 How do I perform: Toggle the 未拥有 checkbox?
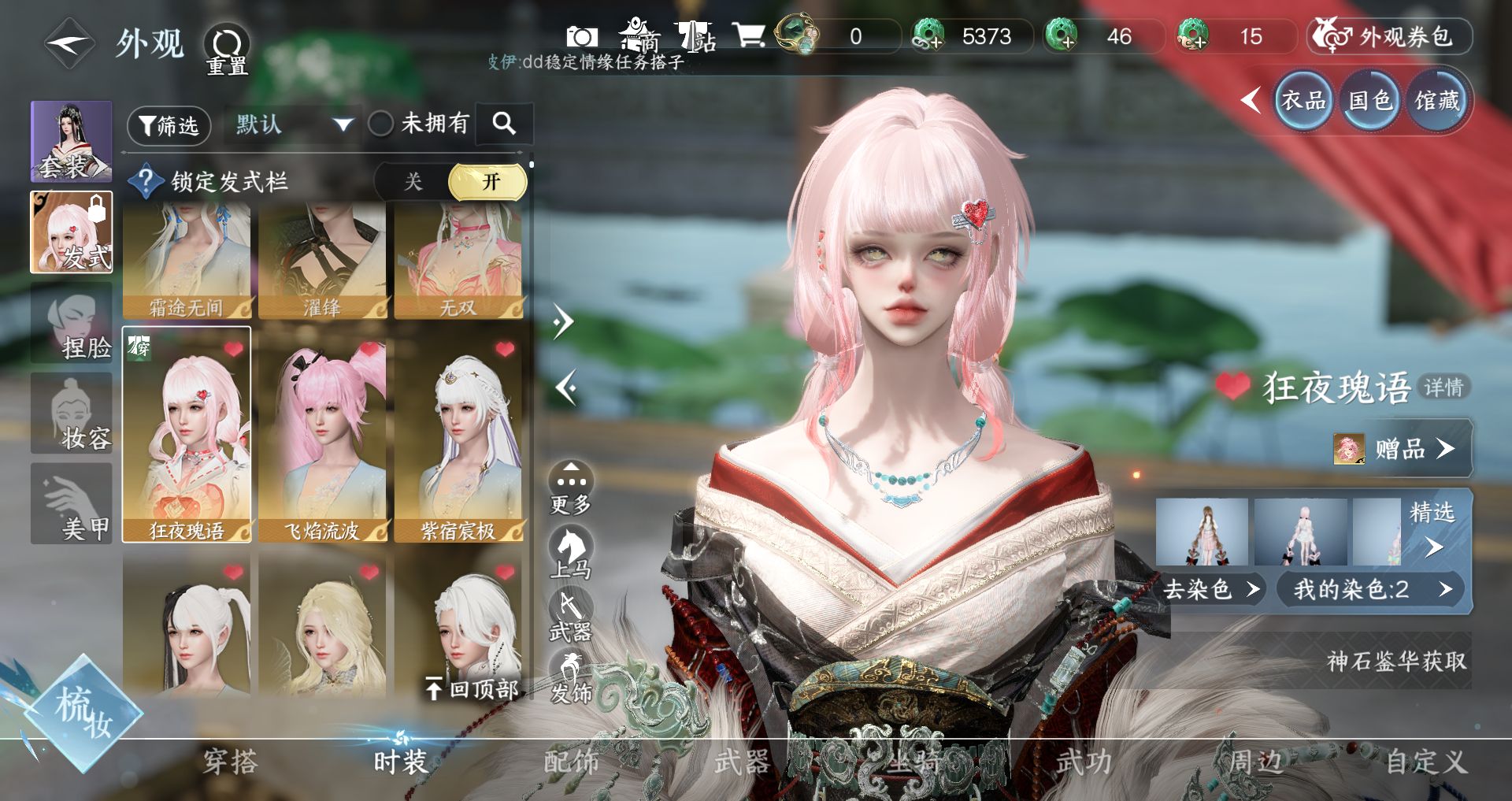point(381,124)
